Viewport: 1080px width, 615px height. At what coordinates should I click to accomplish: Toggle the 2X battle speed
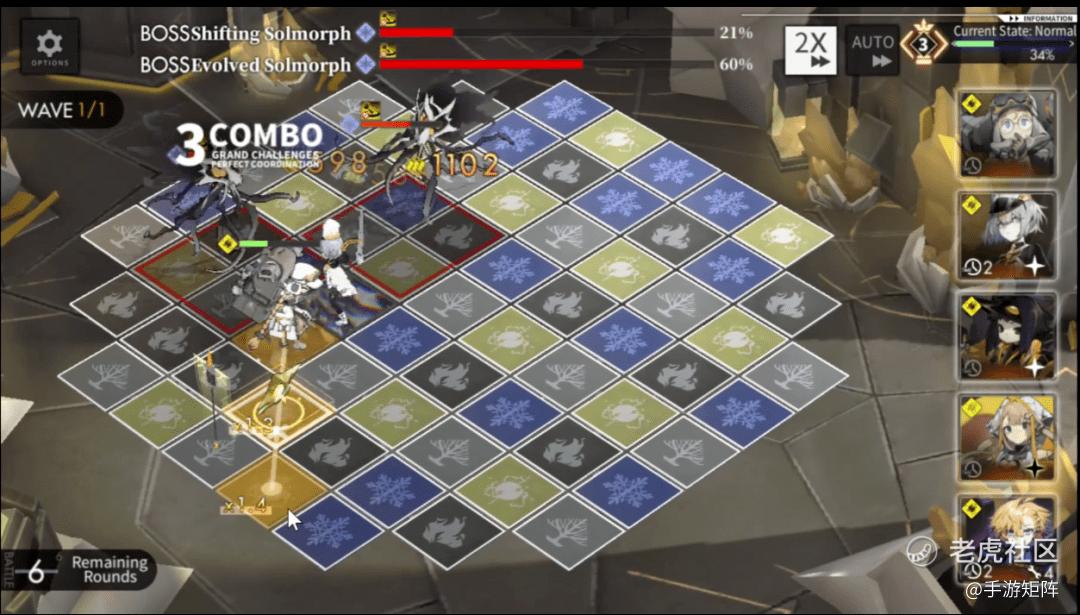(810, 50)
